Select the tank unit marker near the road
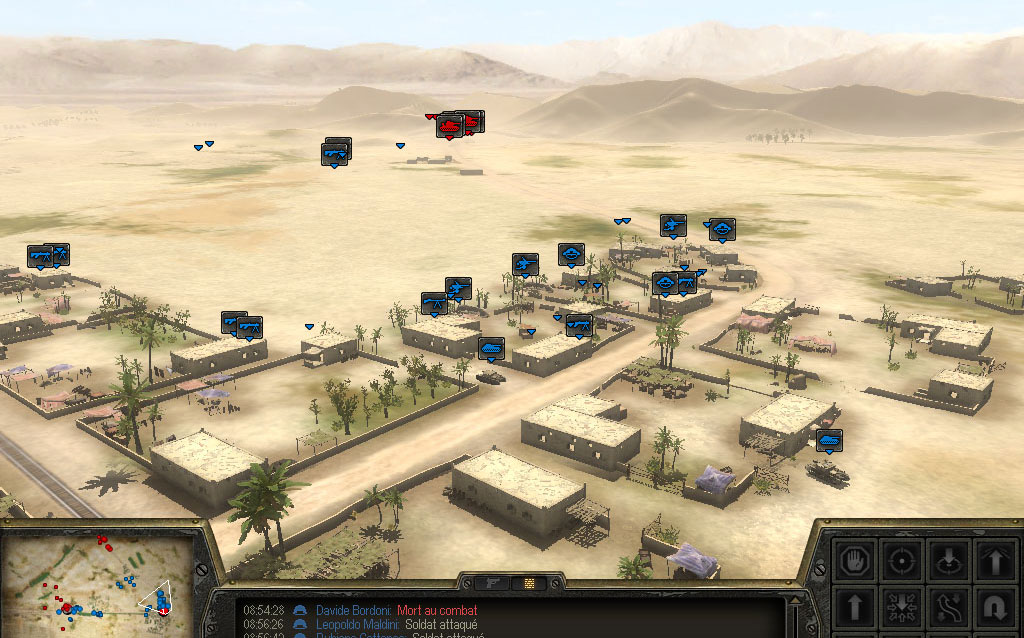1024x638 pixels. pyautogui.click(x=490, y=348)
